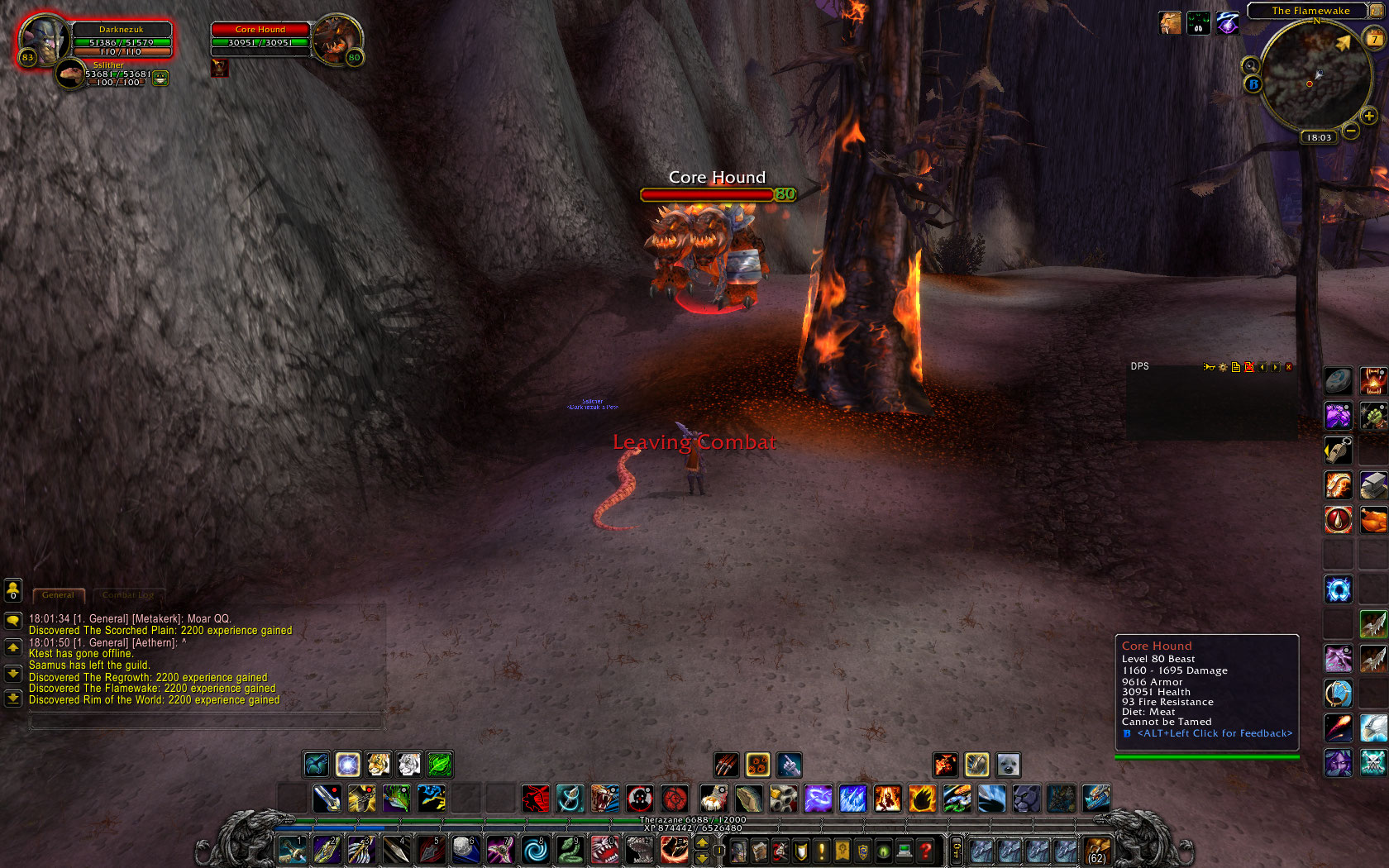Switch DPS segment using the right arrow
1389x868 pixels.
(x=1275, y=367)
